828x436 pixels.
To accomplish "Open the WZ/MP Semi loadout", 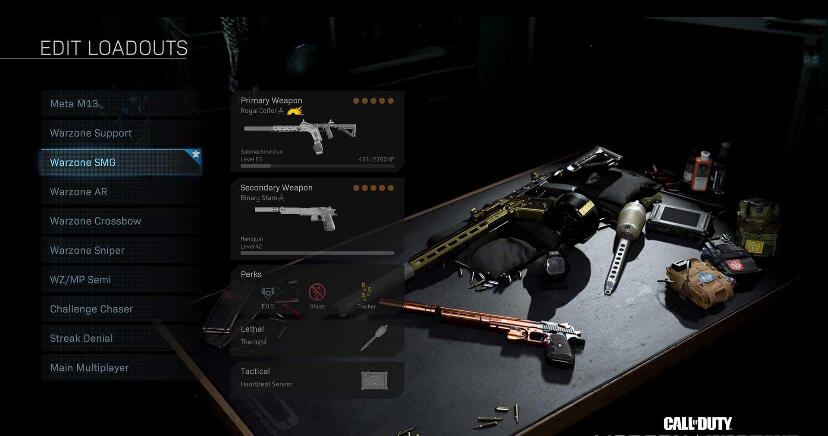I will point(120,280).
